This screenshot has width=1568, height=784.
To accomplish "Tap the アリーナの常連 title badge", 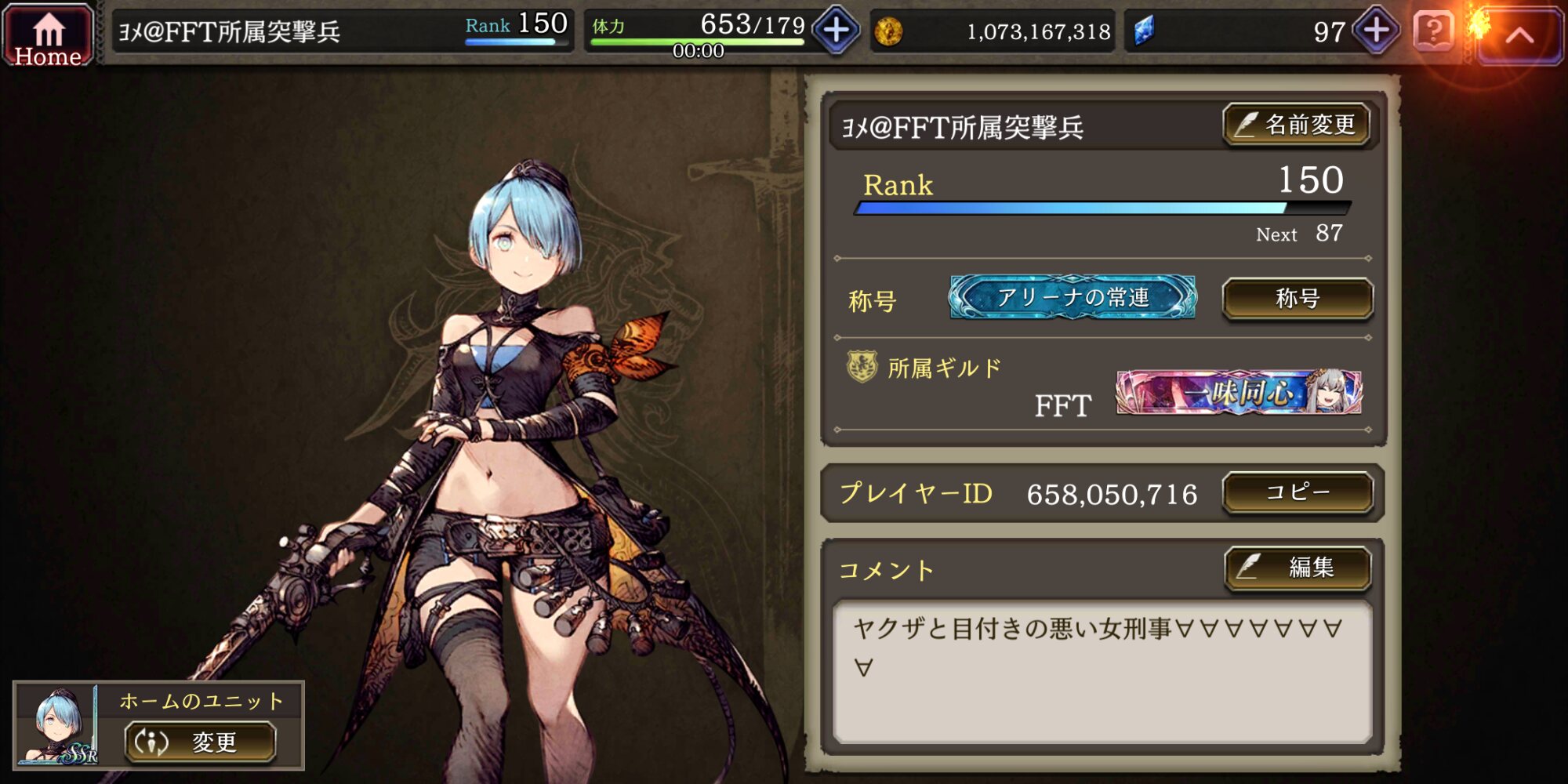I will 1073,297.
